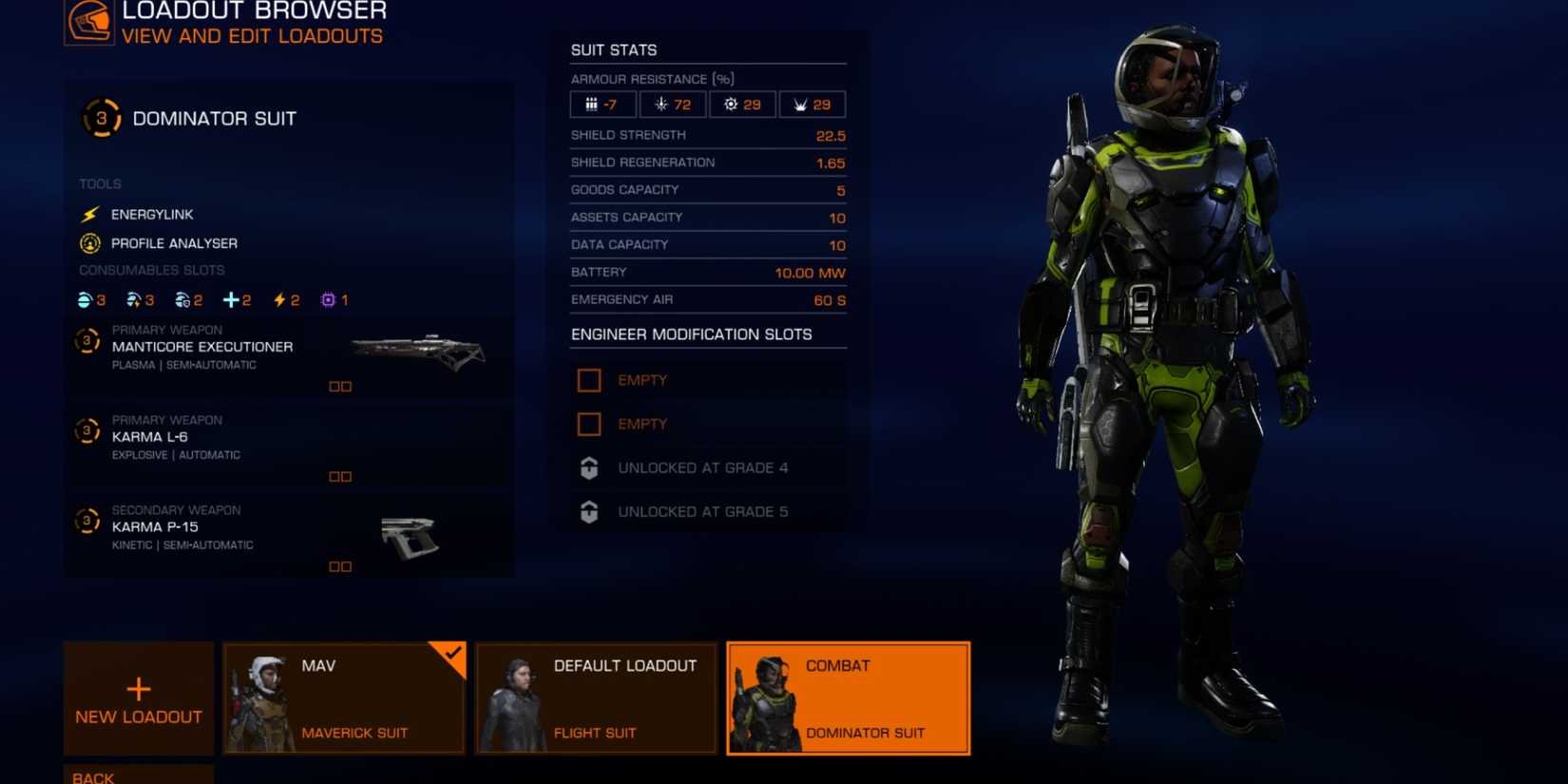Click the checkmark on the MAV loadout
This screenshot has height=784, width=1568.
[453, 656]
